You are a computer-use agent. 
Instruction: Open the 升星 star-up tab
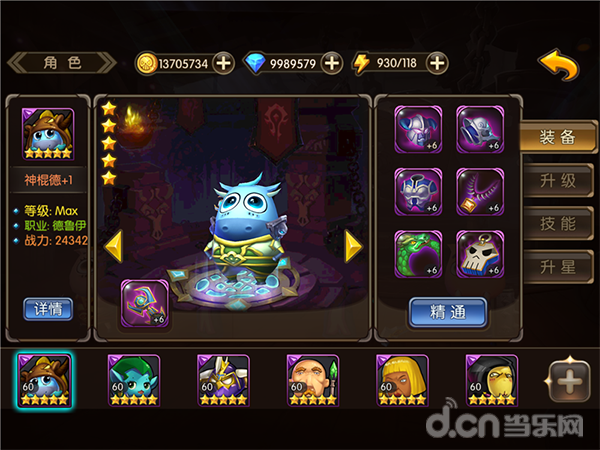click(557, 266)
